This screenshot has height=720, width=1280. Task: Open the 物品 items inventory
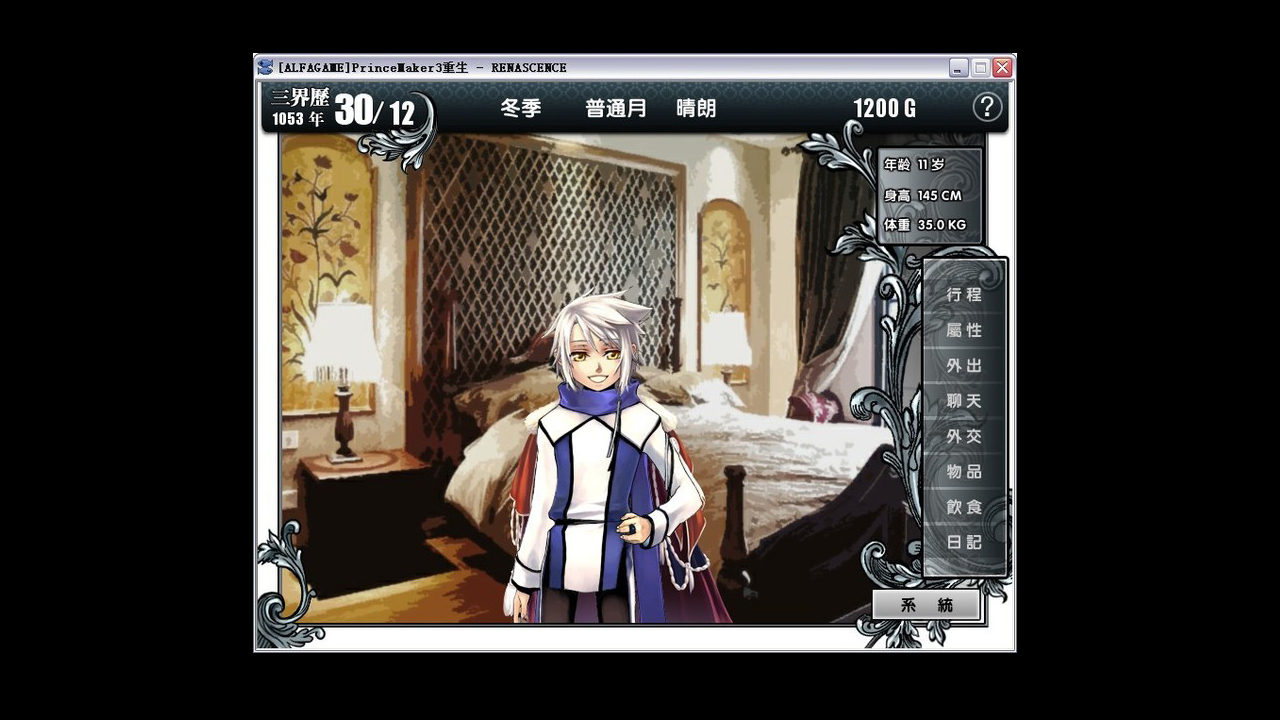[963, 472]
